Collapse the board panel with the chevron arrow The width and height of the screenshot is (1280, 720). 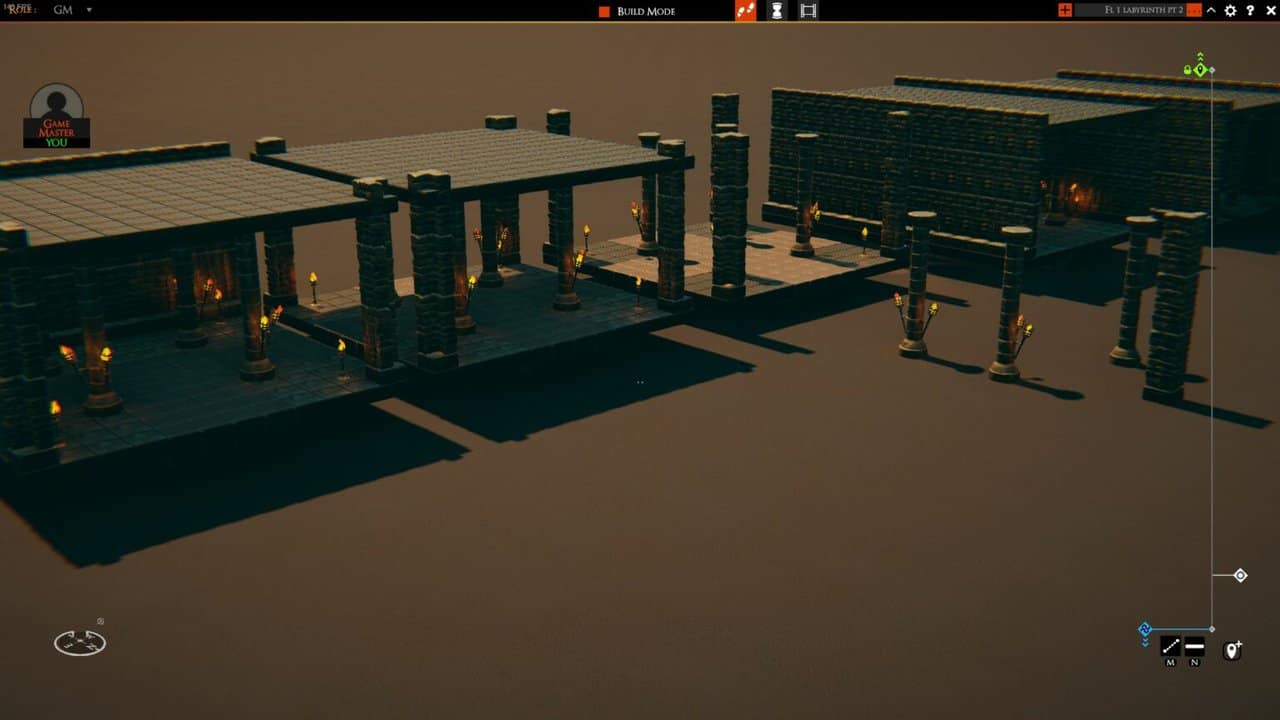coord(1210,11)
